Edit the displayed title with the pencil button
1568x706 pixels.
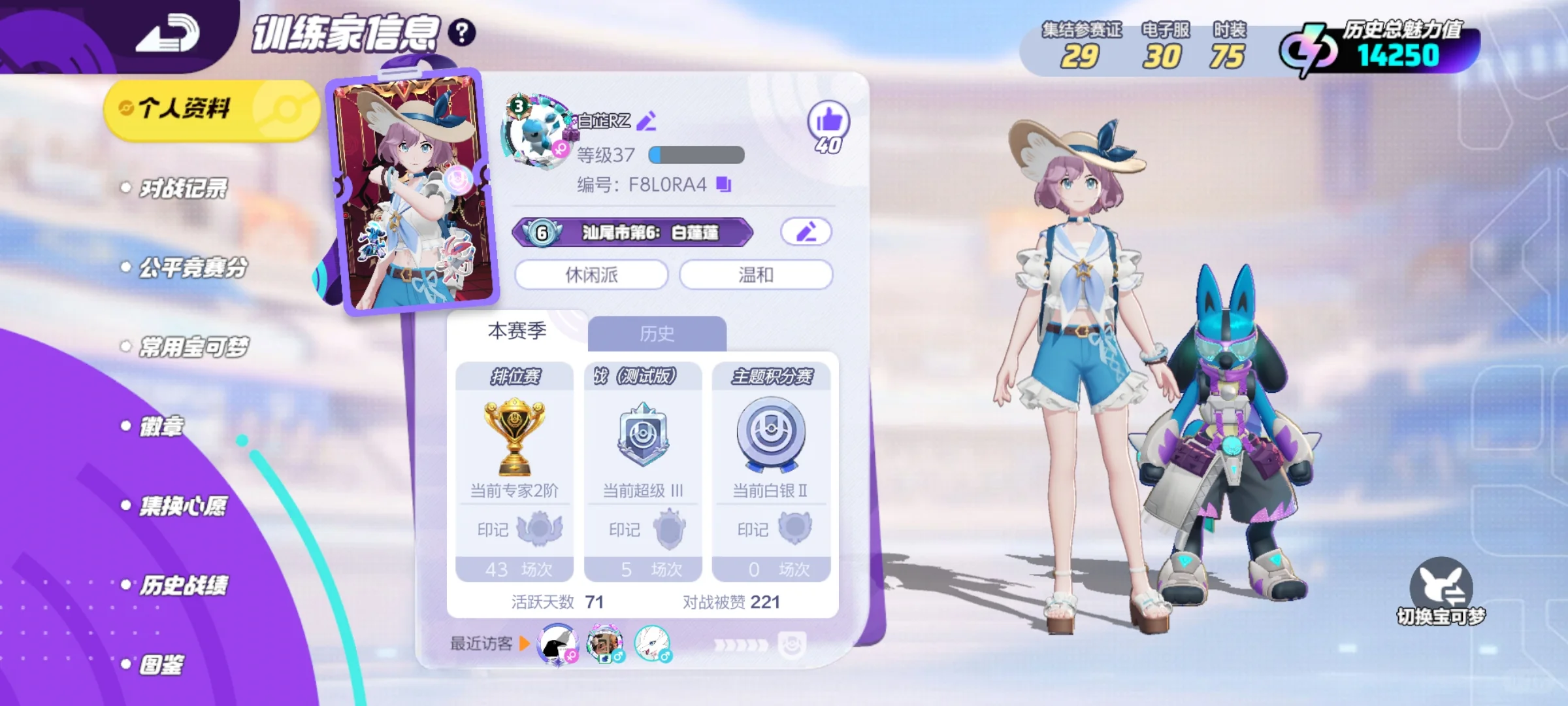coord(806,232)
